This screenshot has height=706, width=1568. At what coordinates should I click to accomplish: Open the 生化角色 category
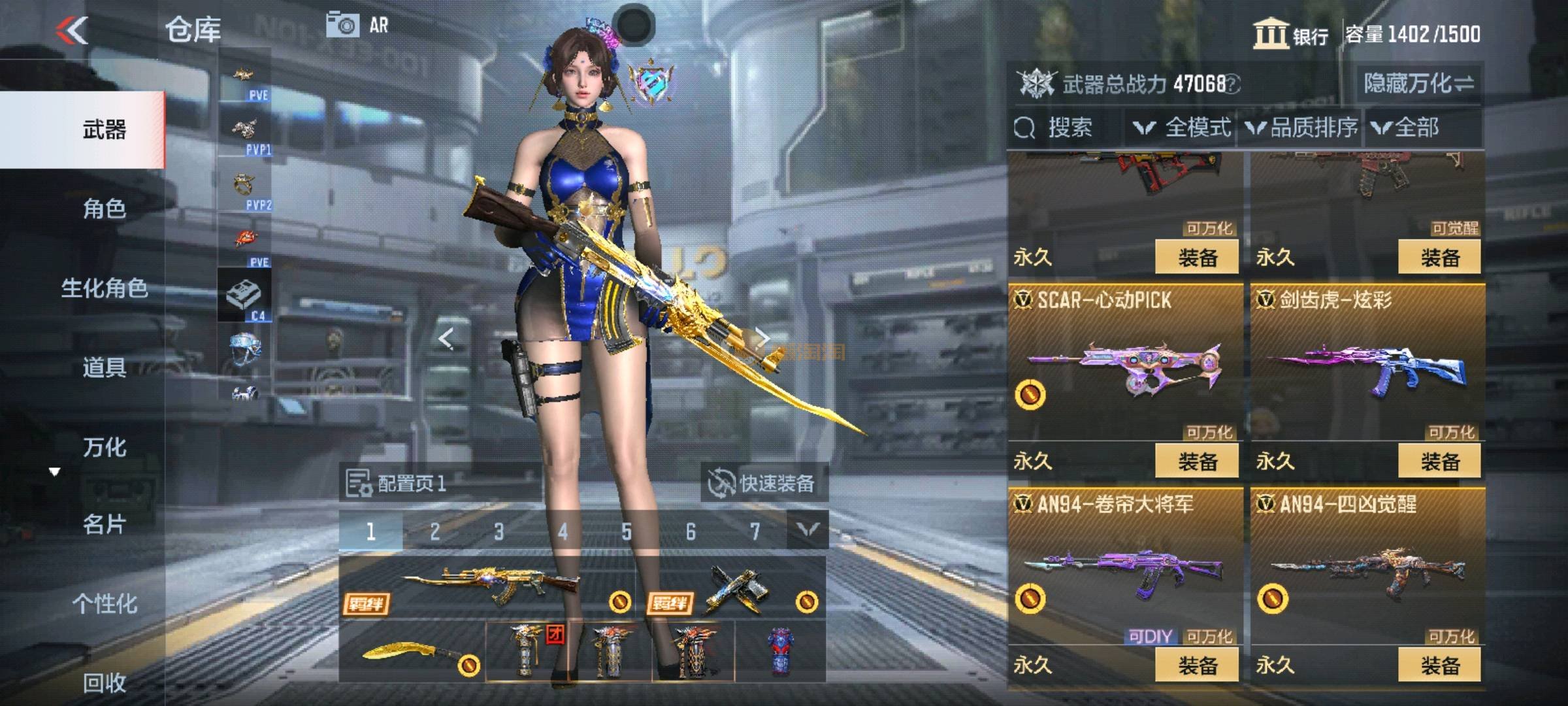pos(105,288)
